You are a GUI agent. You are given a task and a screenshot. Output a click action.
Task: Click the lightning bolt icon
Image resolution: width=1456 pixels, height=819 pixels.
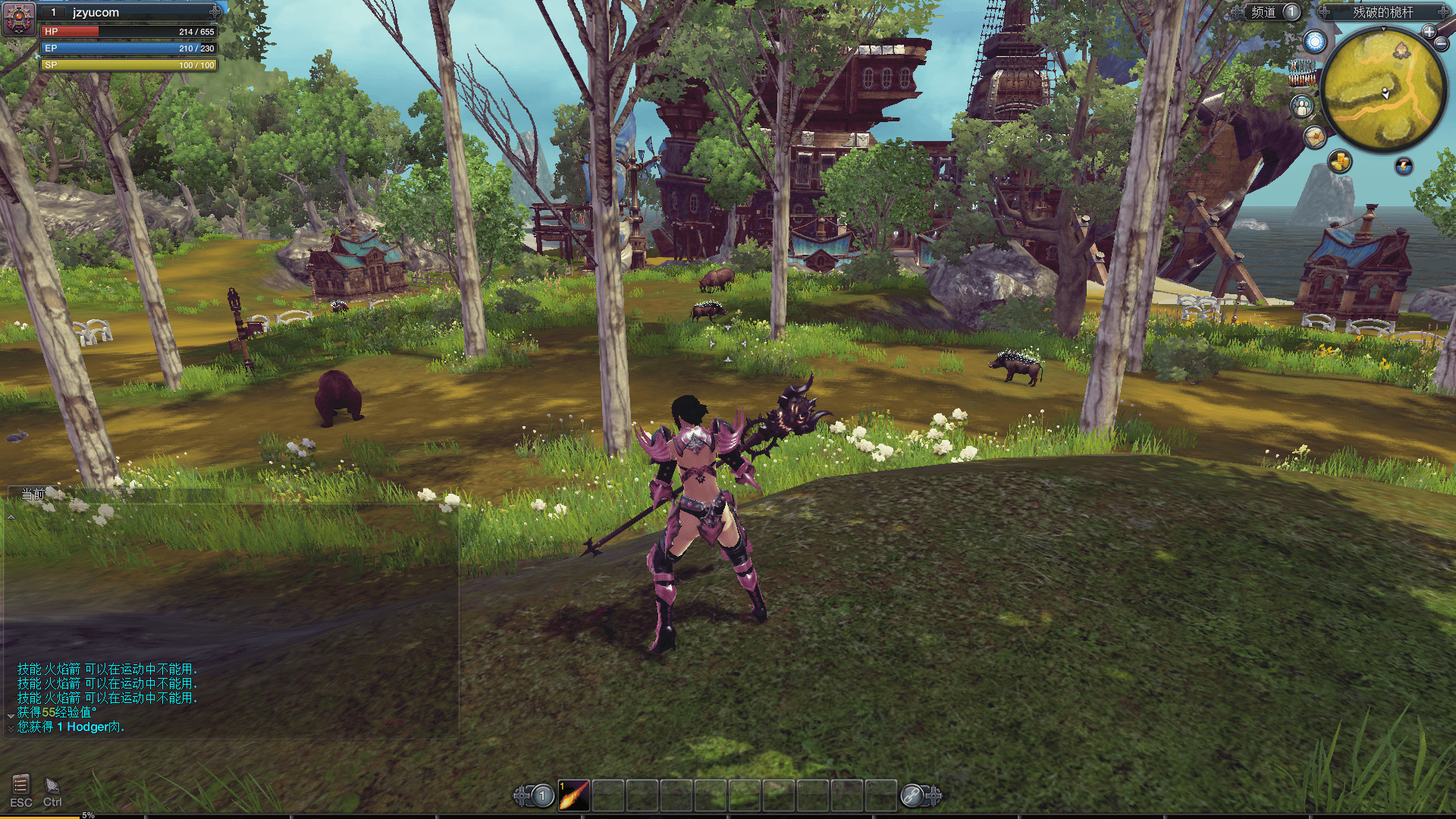1404,166
